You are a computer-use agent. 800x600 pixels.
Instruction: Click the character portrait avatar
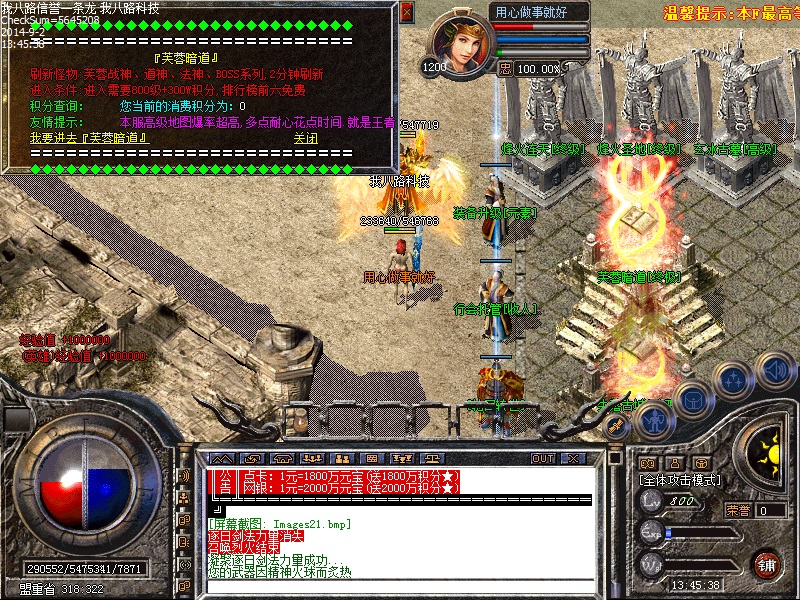[463, 46]
